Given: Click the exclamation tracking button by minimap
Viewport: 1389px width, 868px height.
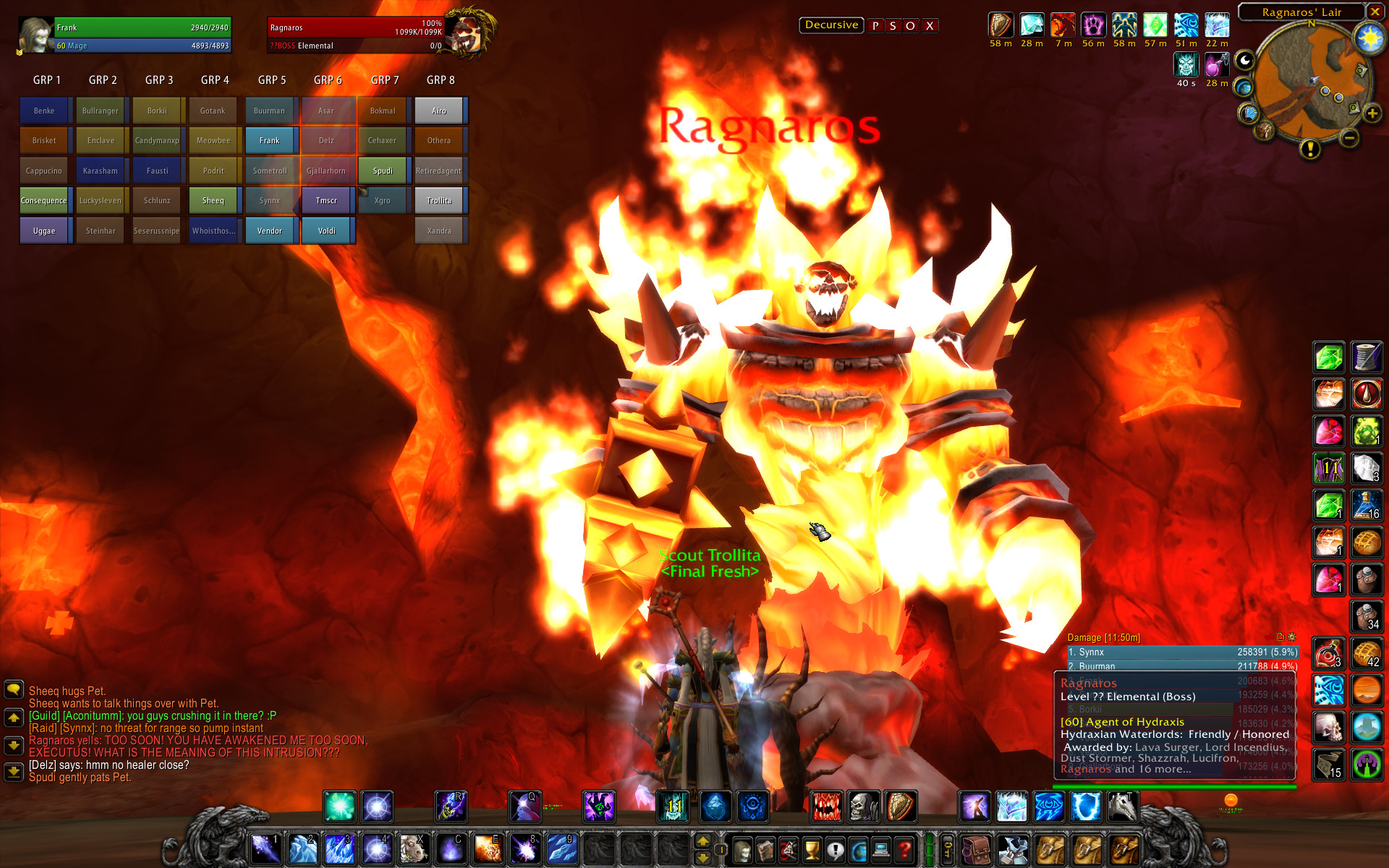Looking at the screenshot, I should [x=1309, y=149].
